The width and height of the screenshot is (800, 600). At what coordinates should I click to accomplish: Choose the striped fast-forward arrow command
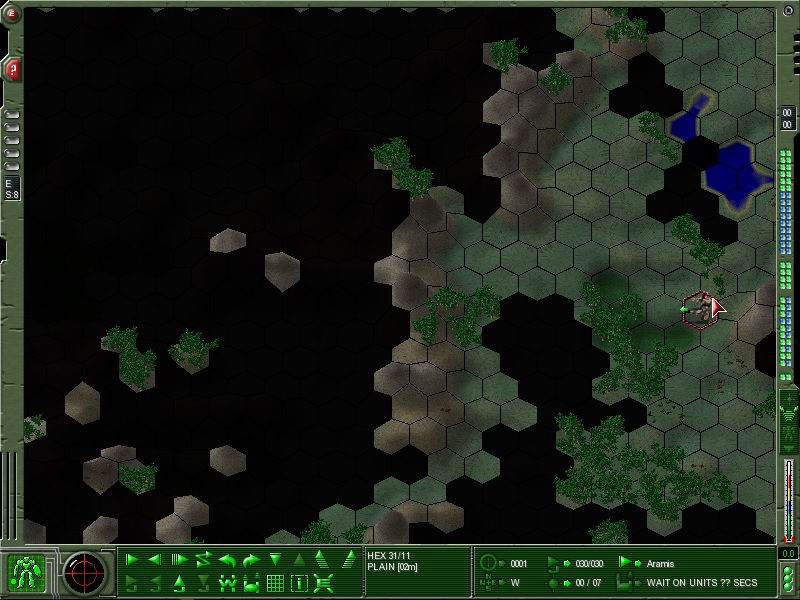179,560
